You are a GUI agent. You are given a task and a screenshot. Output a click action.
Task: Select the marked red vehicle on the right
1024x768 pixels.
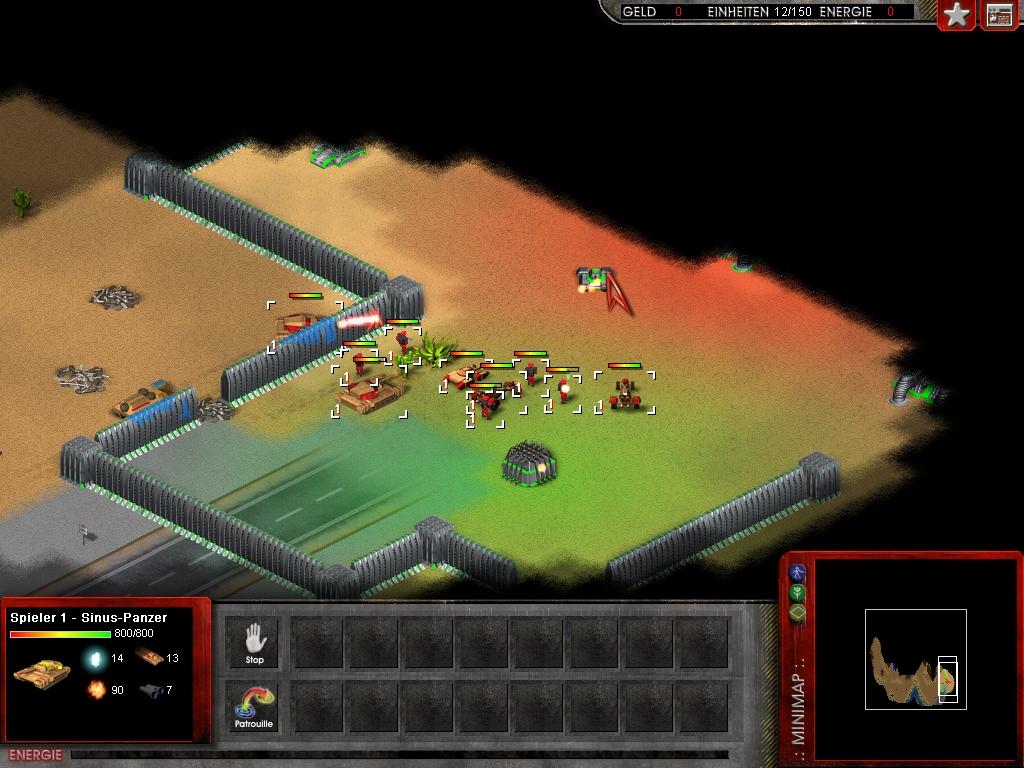tap(626, 393)
